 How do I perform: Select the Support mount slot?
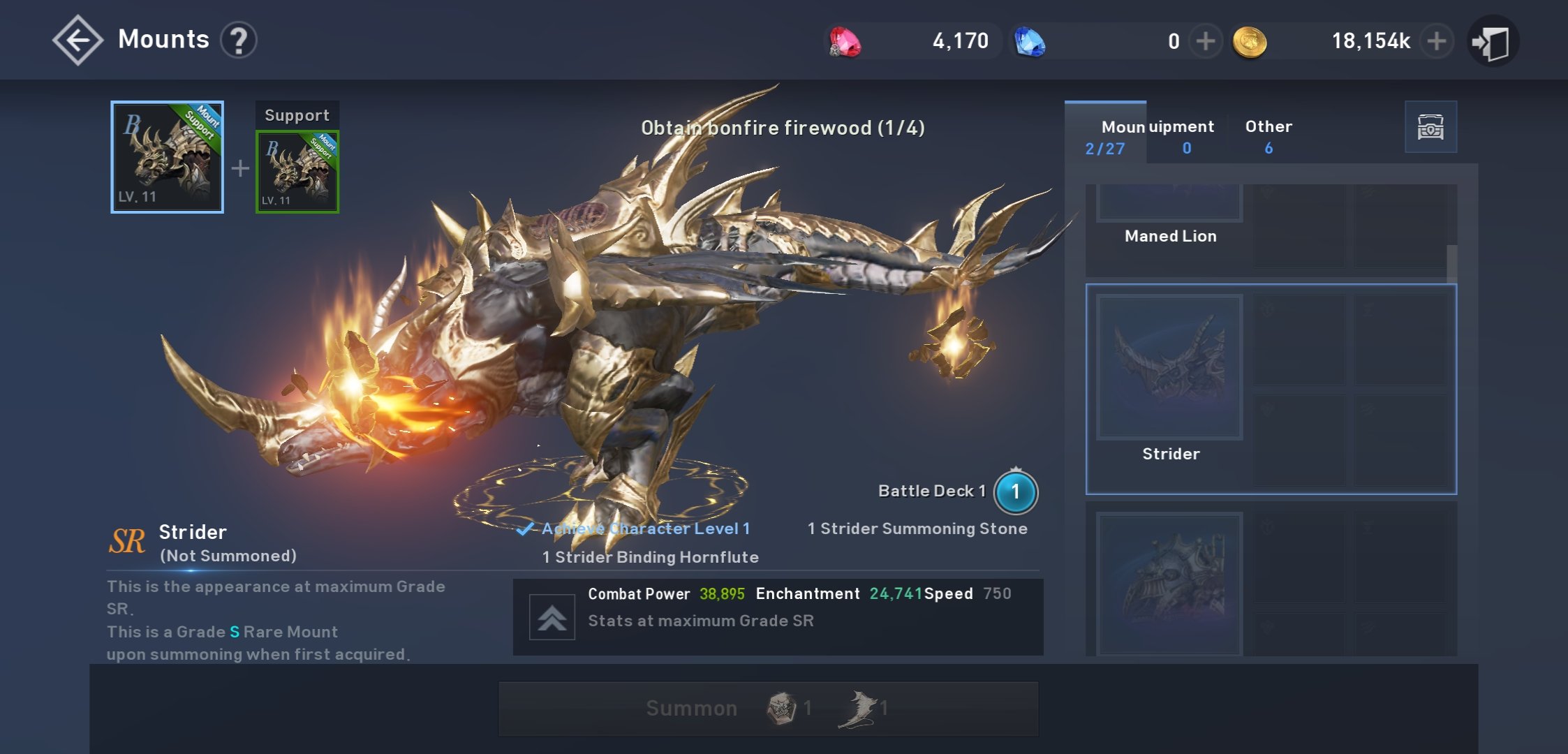297,171
